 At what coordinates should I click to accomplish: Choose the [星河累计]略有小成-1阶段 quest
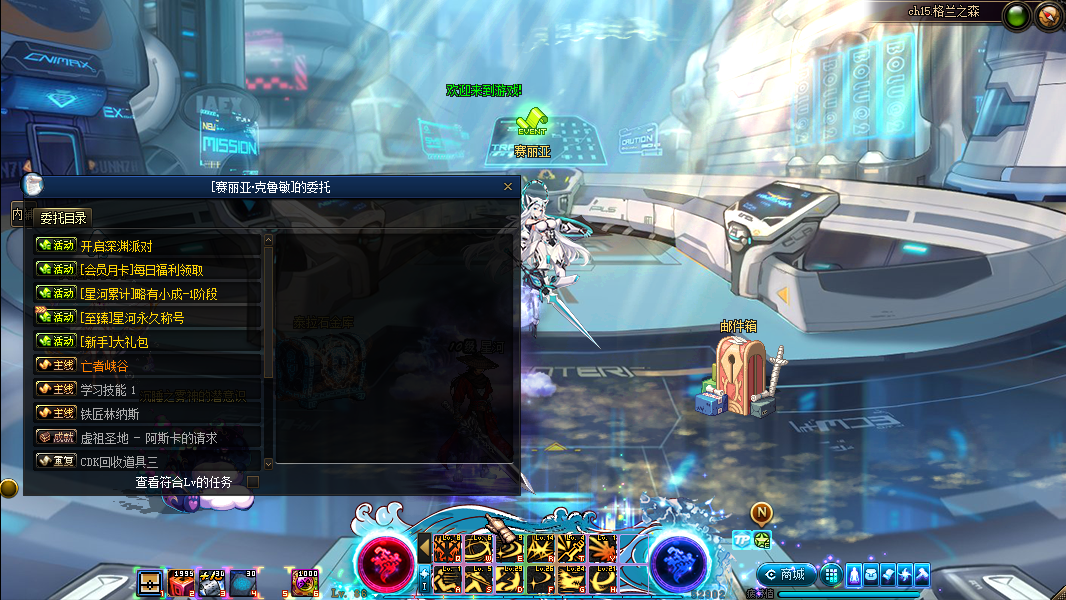click(x=148, y=294)
